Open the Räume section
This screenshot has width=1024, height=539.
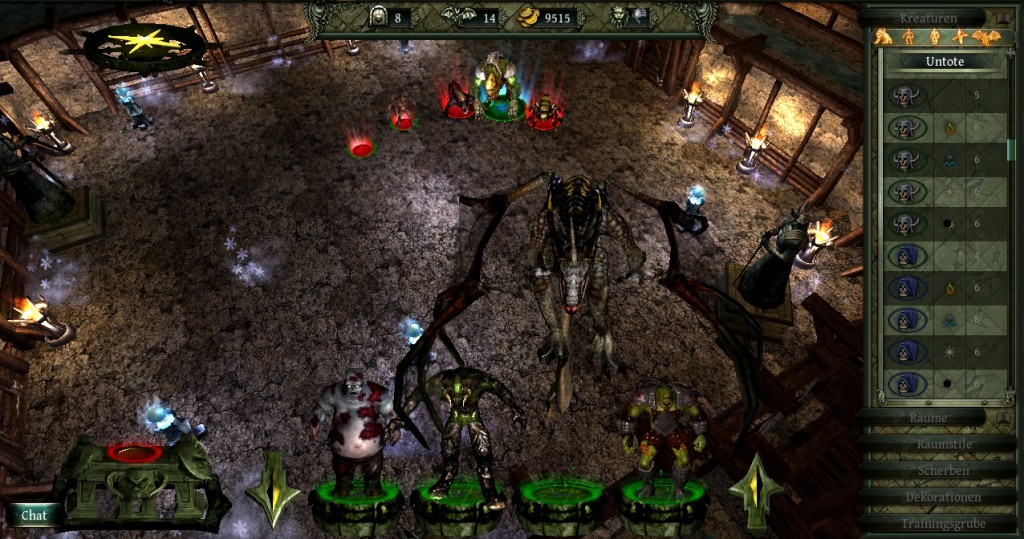(928, 417)
